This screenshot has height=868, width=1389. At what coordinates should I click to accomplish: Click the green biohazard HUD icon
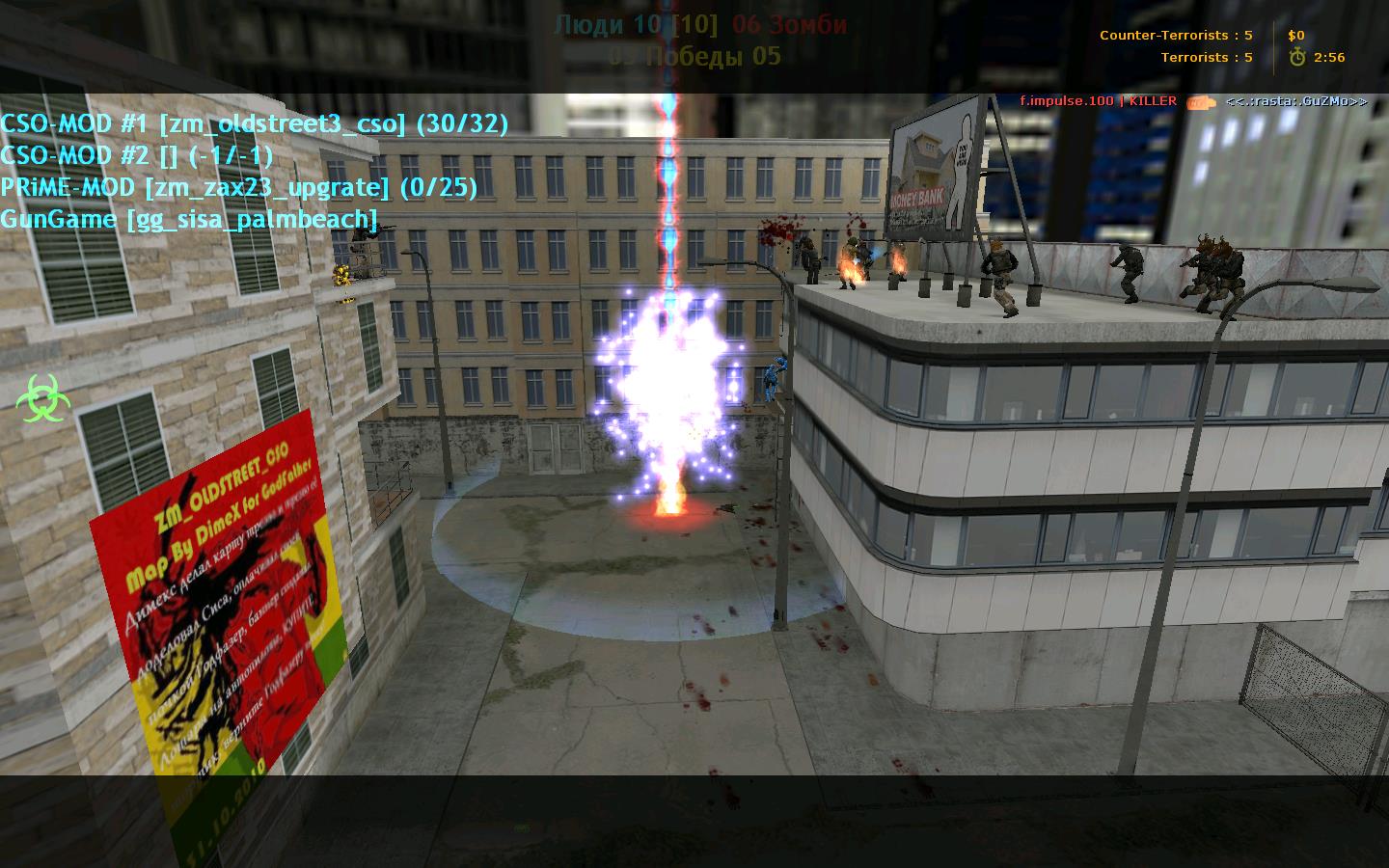point(42,397)
